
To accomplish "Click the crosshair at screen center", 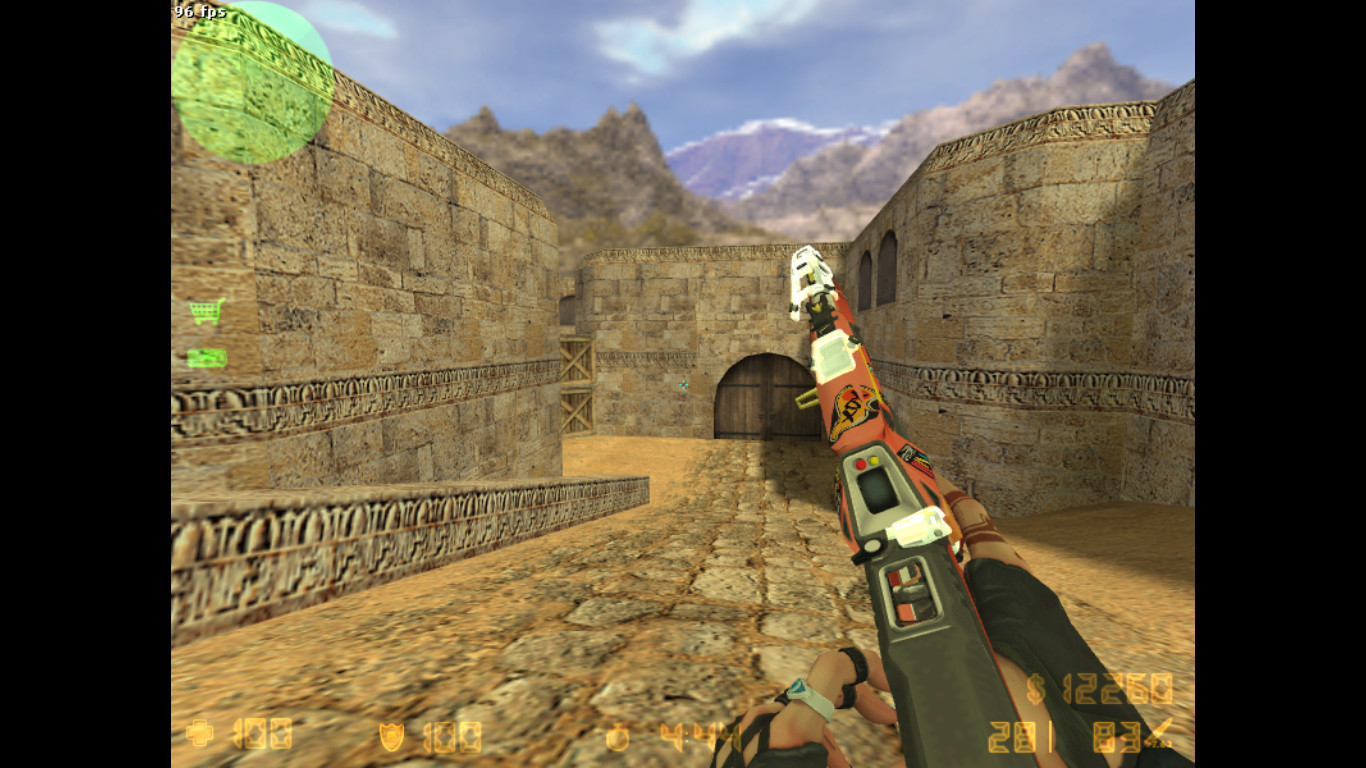I will pos(683,384).
